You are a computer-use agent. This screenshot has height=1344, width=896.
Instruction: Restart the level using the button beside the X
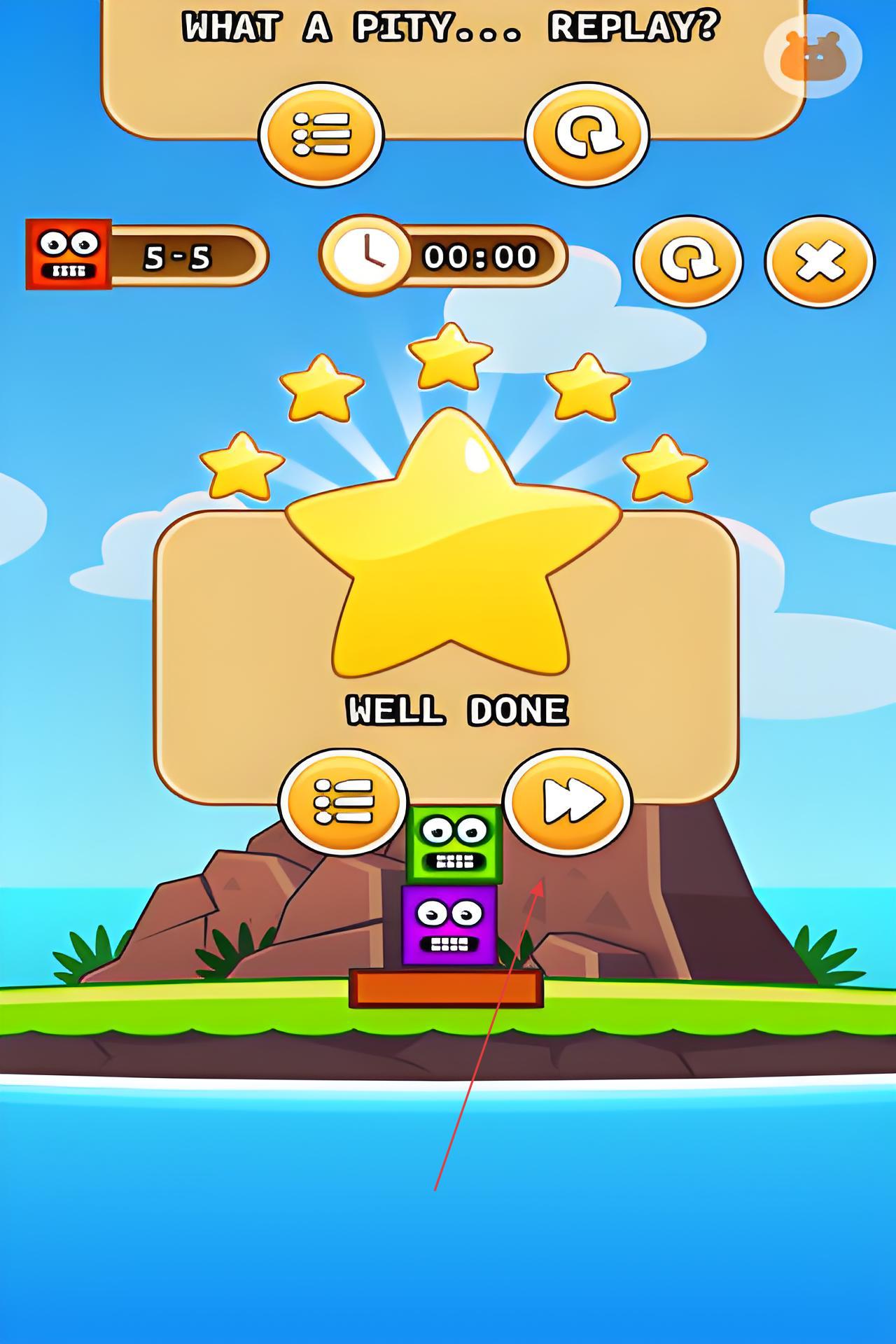[688, 261]
